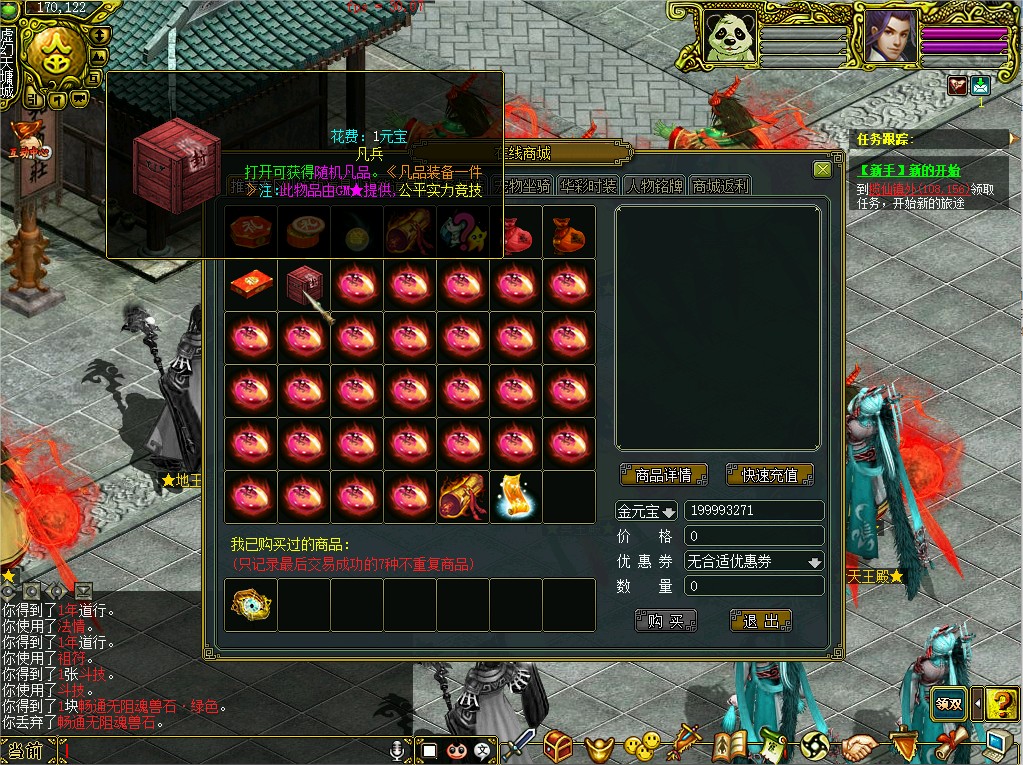The width and height of the screenshot is (1023, 765).
Task: Click the gold ingot toolbar icon
Action: (598, 745)
